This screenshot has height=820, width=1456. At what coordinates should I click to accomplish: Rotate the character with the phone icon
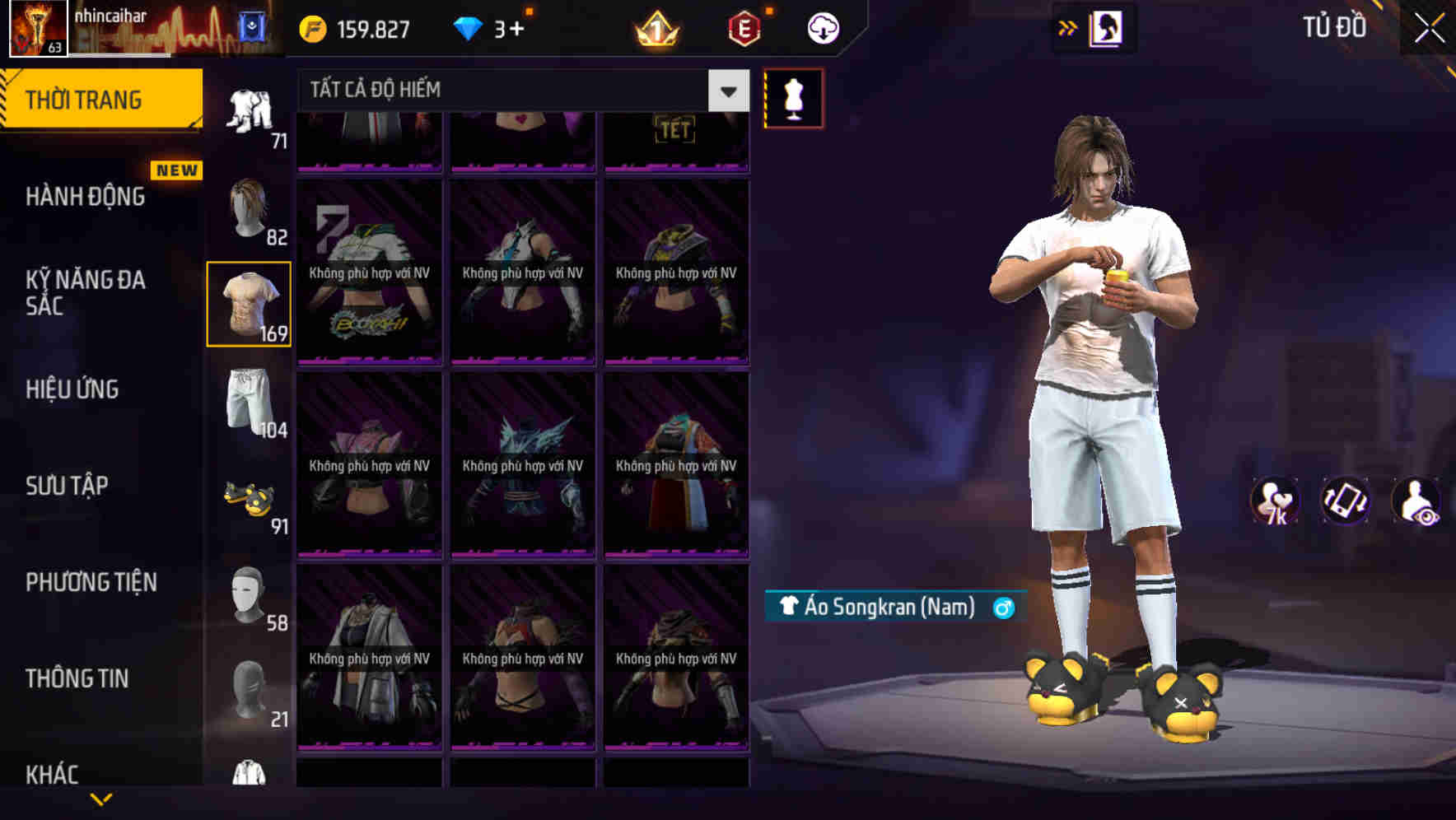tap(1344, 501)
